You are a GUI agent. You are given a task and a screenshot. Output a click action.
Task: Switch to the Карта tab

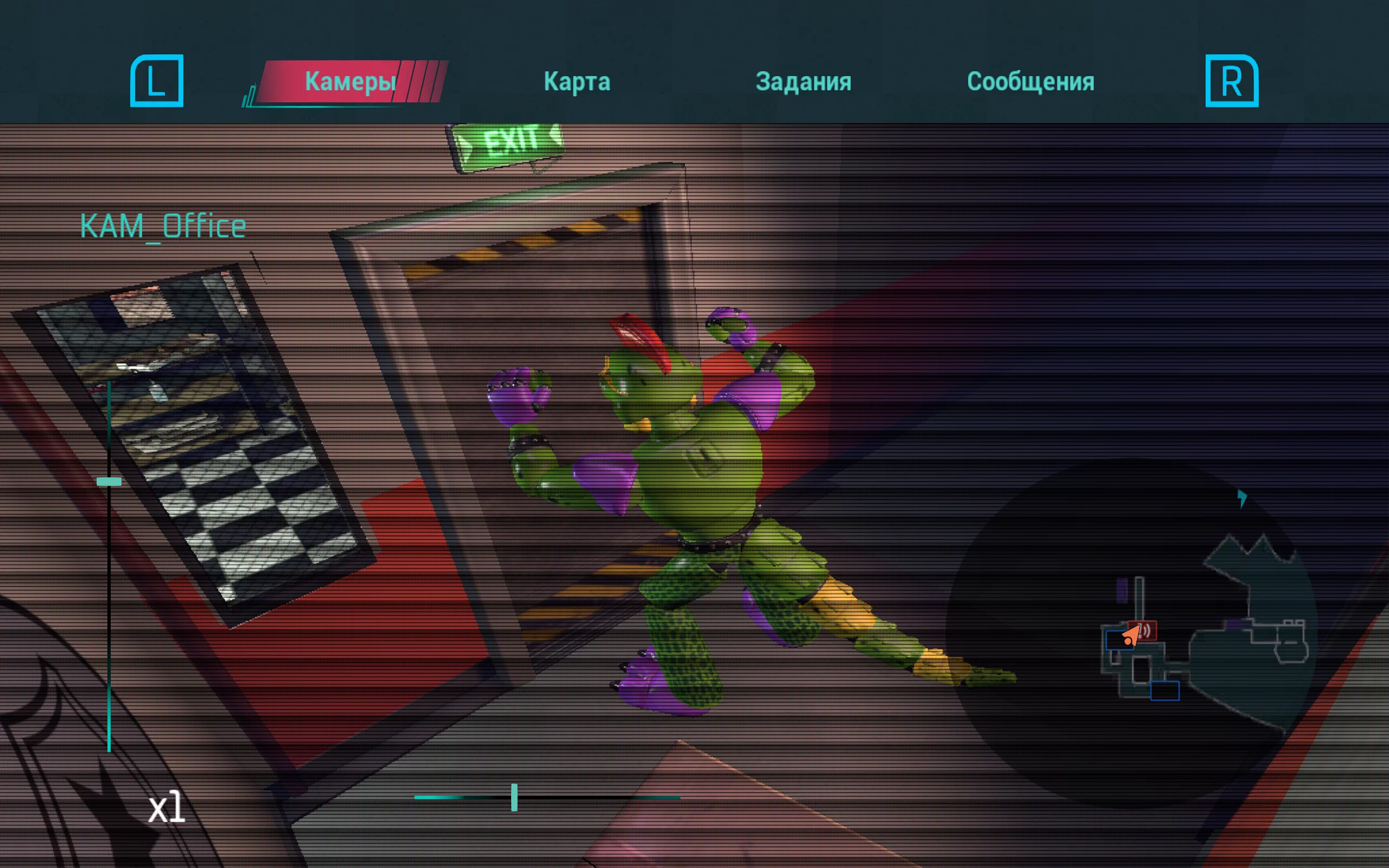pos(577,81)
